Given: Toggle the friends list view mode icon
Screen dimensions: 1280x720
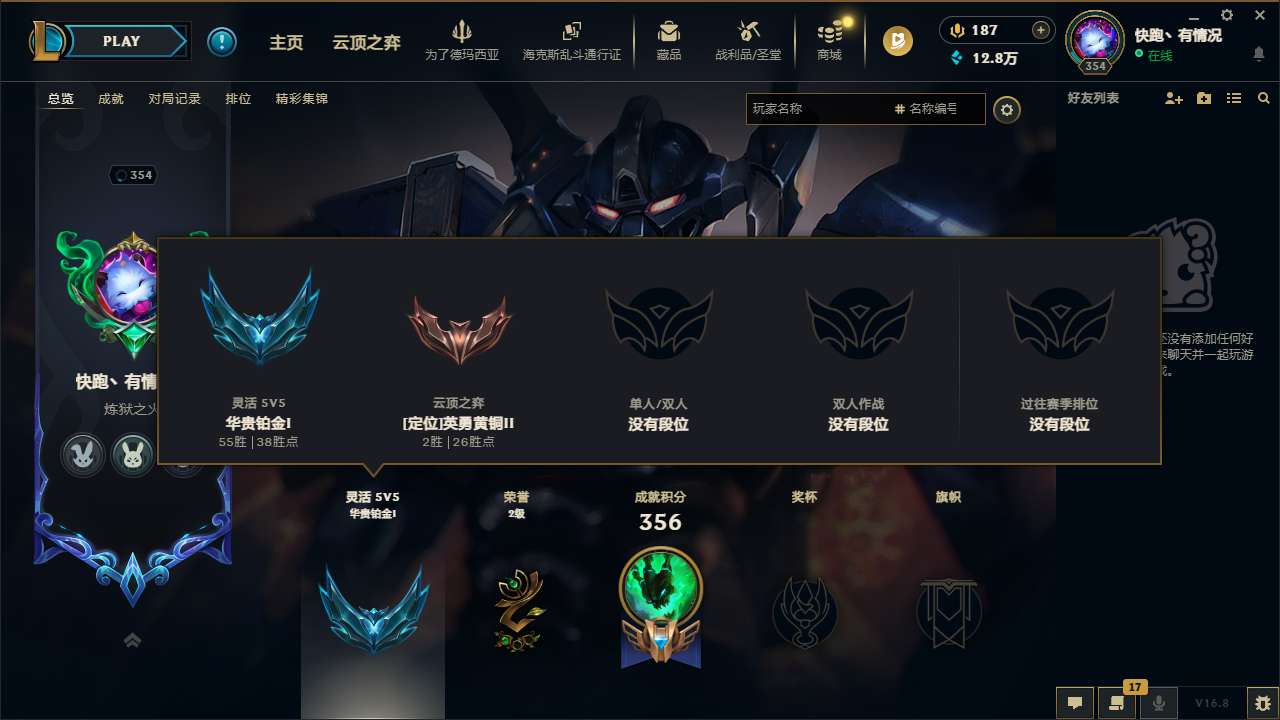Looking at the screenshot, I should 1233,98.
